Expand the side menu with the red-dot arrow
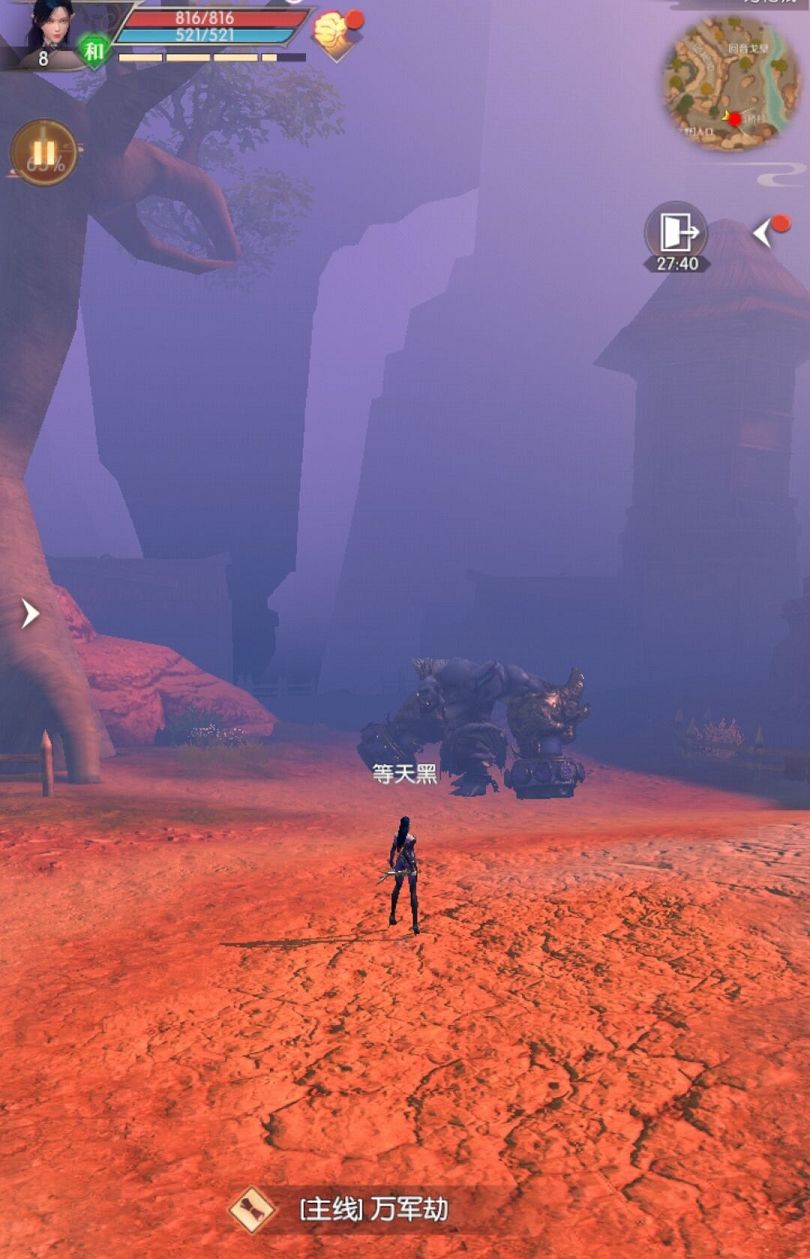Image resolution: width=810 pixels, height=1259 pixels. [766, 232]
